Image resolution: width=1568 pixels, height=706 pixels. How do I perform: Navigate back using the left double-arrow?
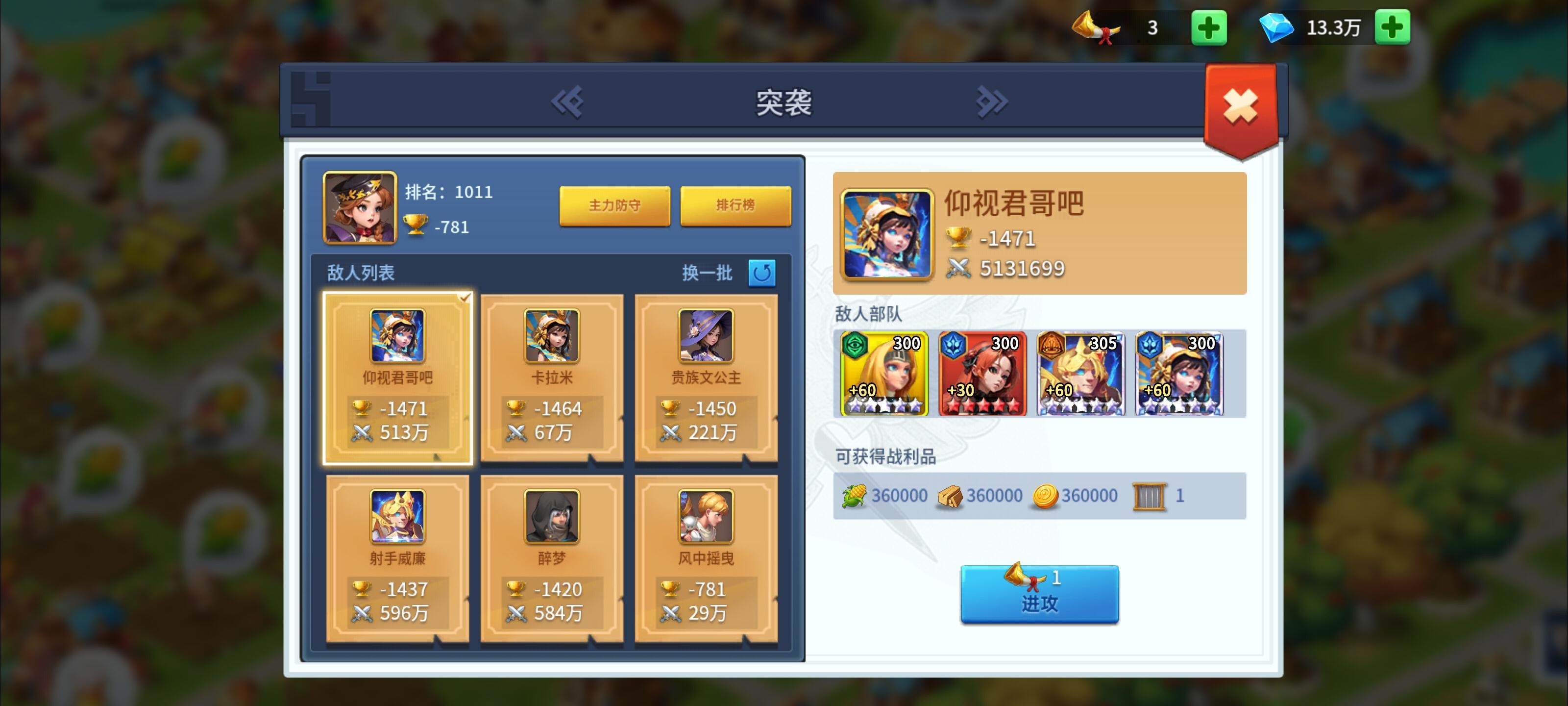click(x=569, y=101)
